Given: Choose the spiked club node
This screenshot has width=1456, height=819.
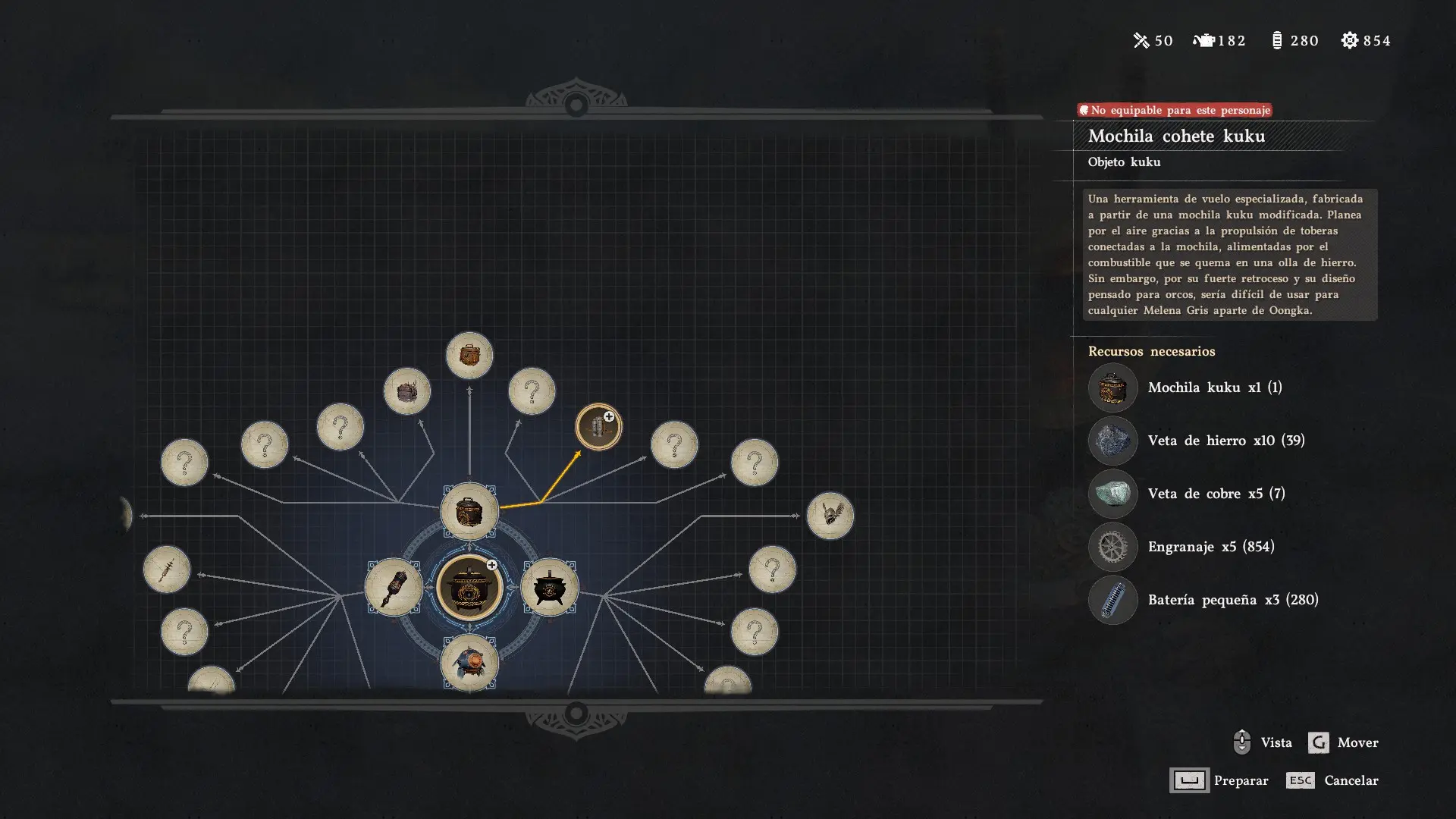Looking at the screenshot, I should [x=166, y=569].
